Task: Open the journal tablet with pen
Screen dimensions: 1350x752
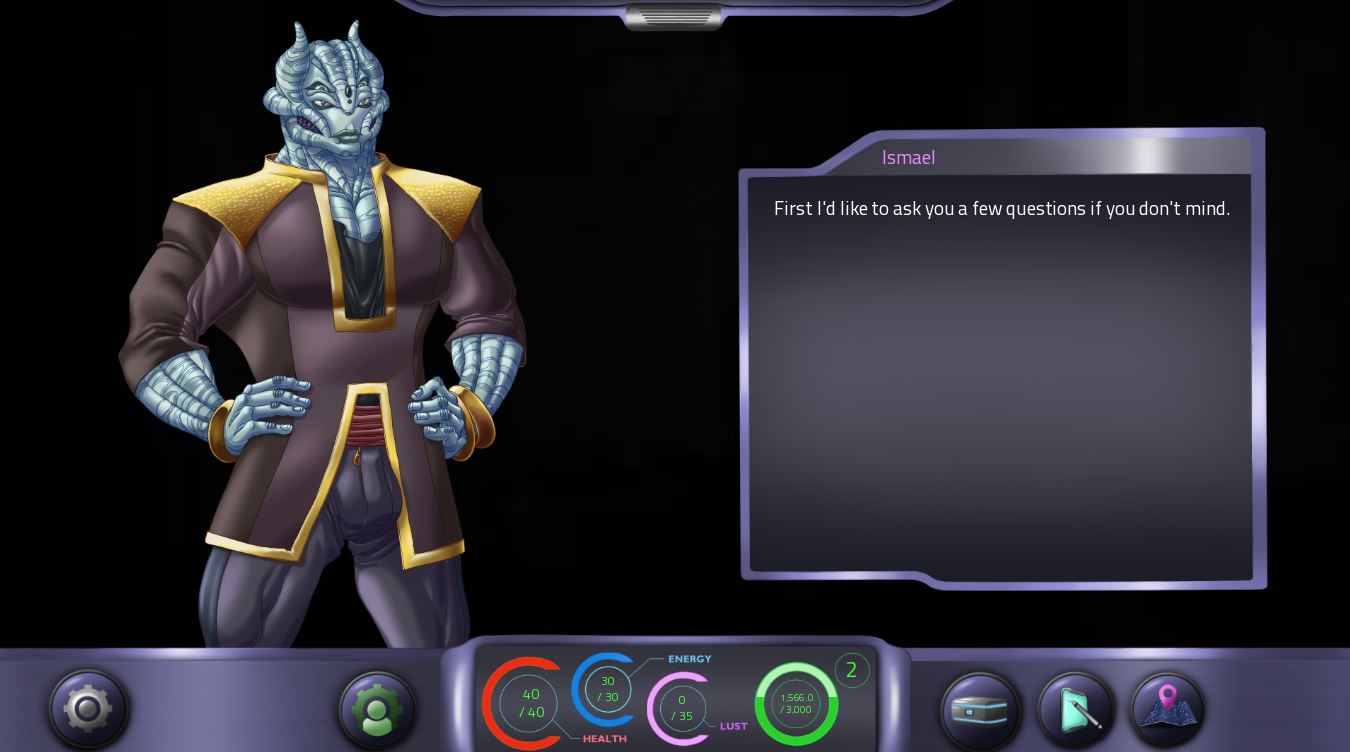Action: pyautogui.click(x=1076, y=709)
